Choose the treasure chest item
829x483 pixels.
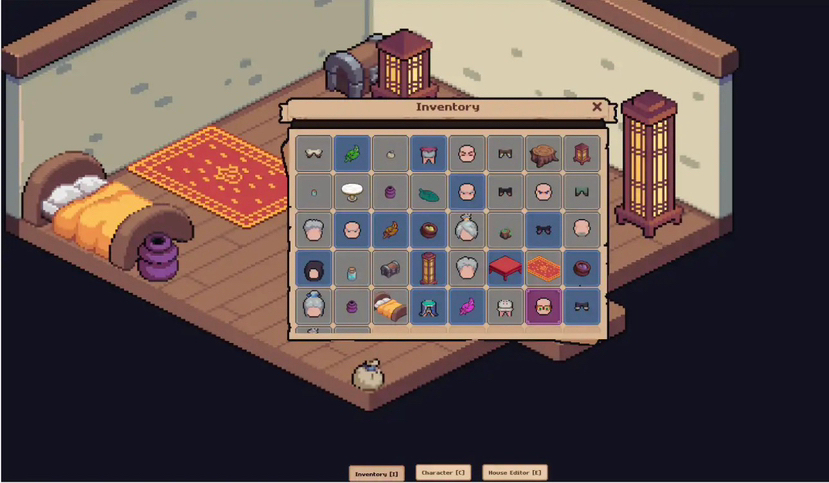tap(390, 268)
